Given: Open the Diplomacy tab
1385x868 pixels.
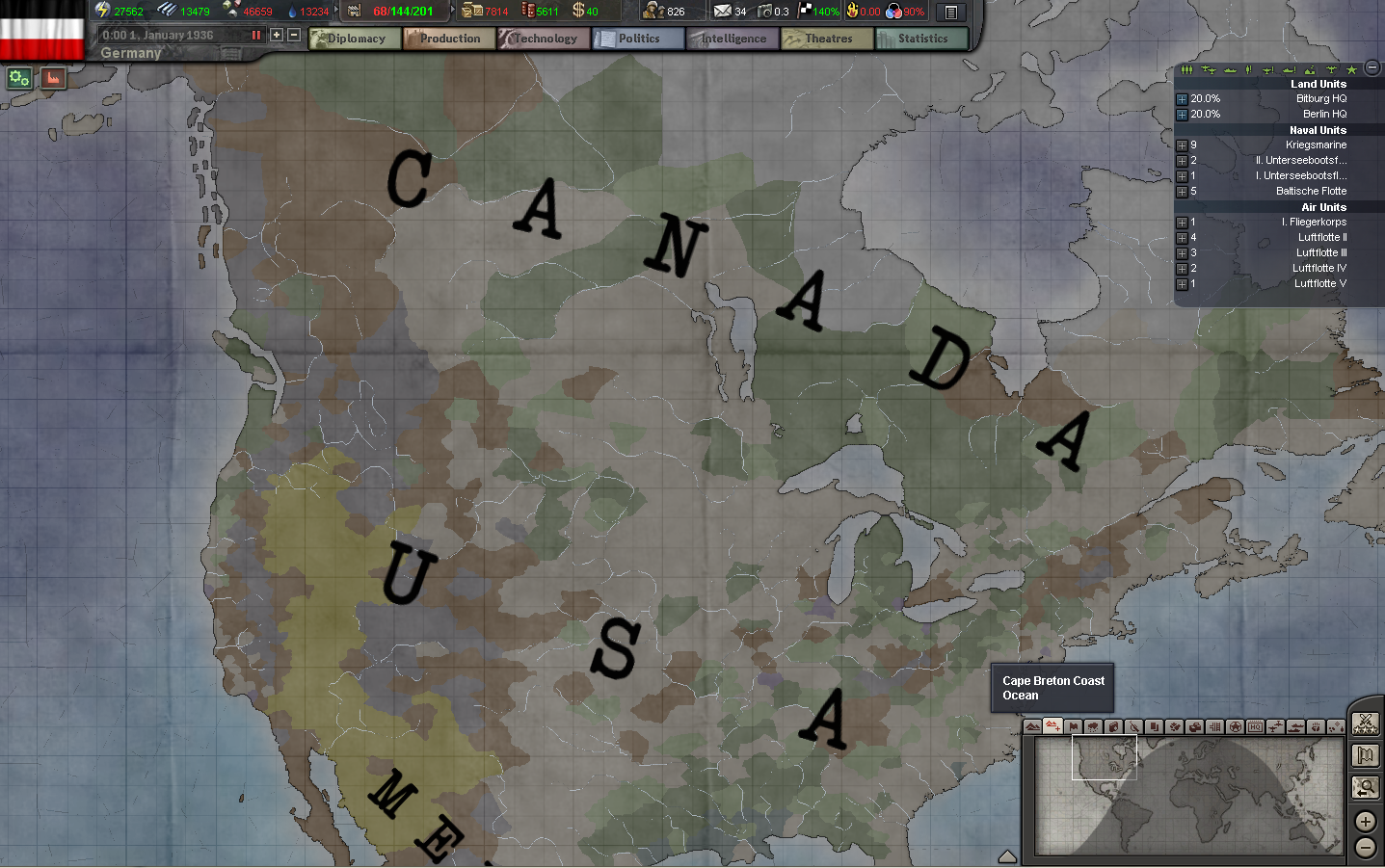Looking at the screenshot, I should tap(353, 39).
